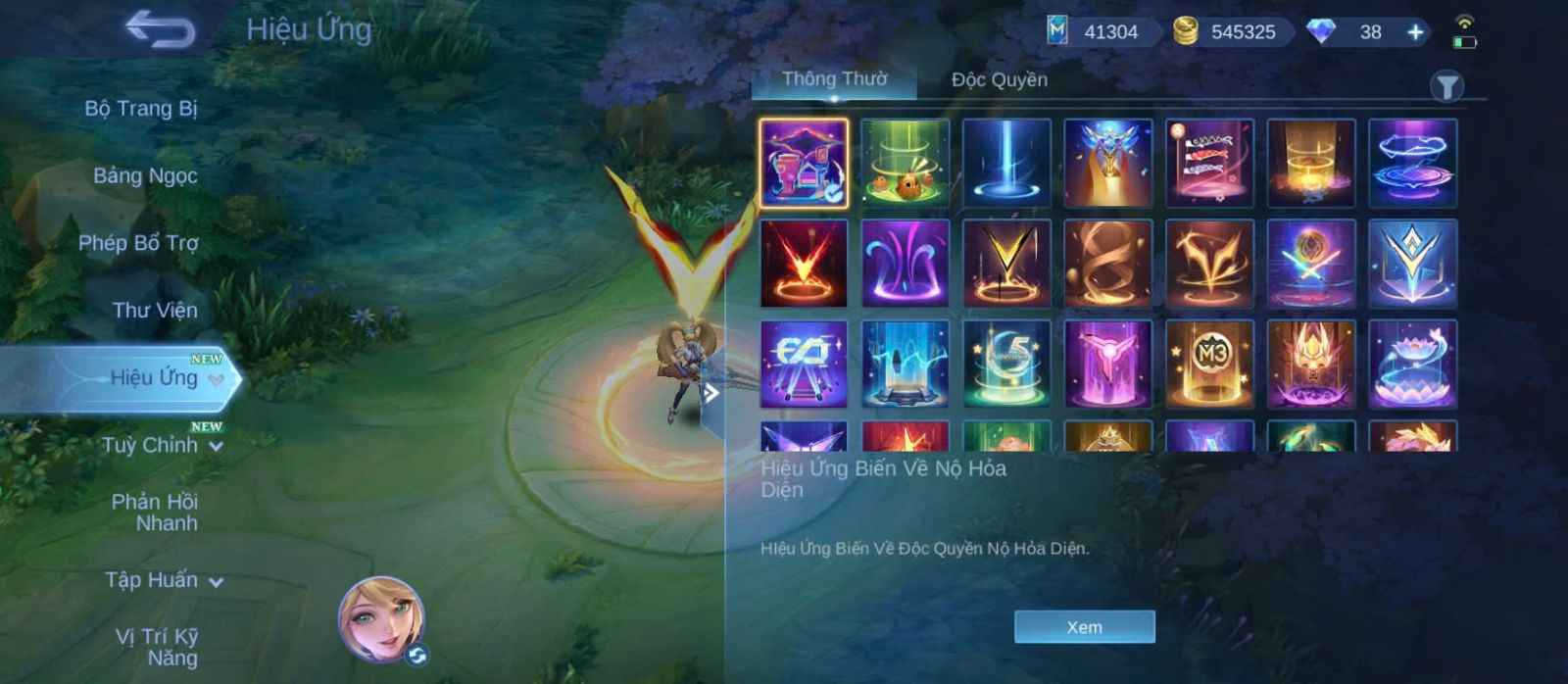Open the Phản Hồi Nhanh menu
Viewport: 1568px width, 684px height.
pos(155,512)
